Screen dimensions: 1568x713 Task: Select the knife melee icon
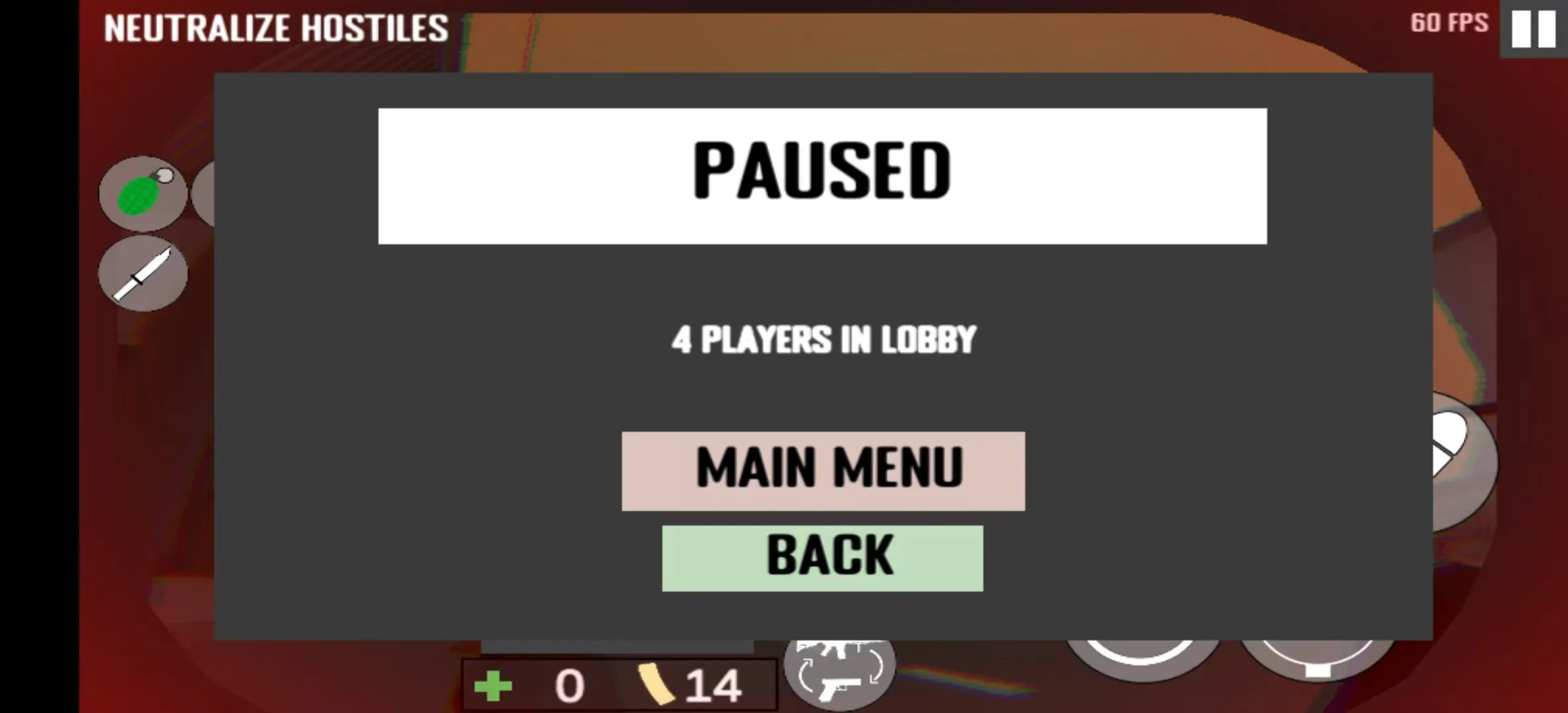[144, 271]
